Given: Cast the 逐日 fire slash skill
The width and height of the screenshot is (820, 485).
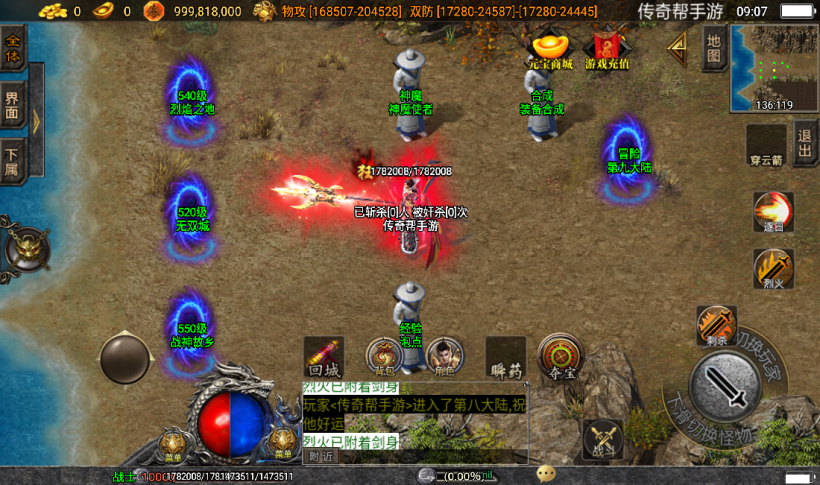Looking at the screenshot, I should coord(773,212).
